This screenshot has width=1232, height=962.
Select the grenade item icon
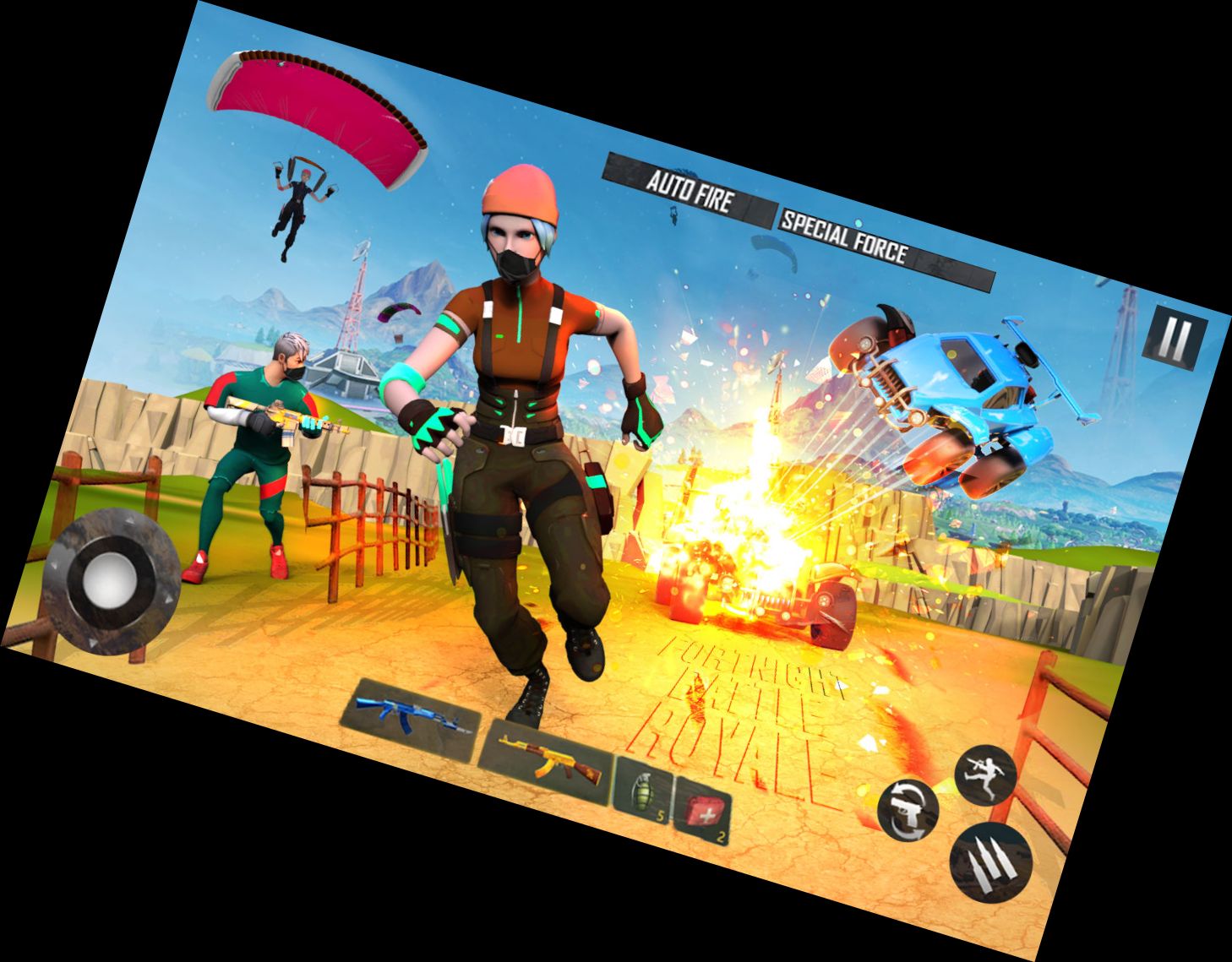[x=642, y=792]
